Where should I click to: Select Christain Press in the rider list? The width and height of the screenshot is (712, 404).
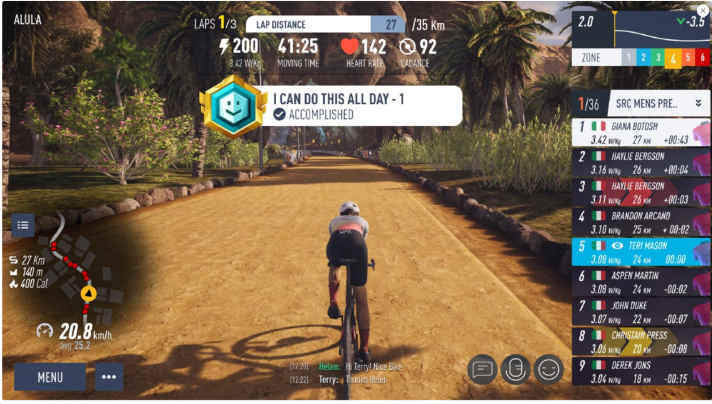pos(640,342)
